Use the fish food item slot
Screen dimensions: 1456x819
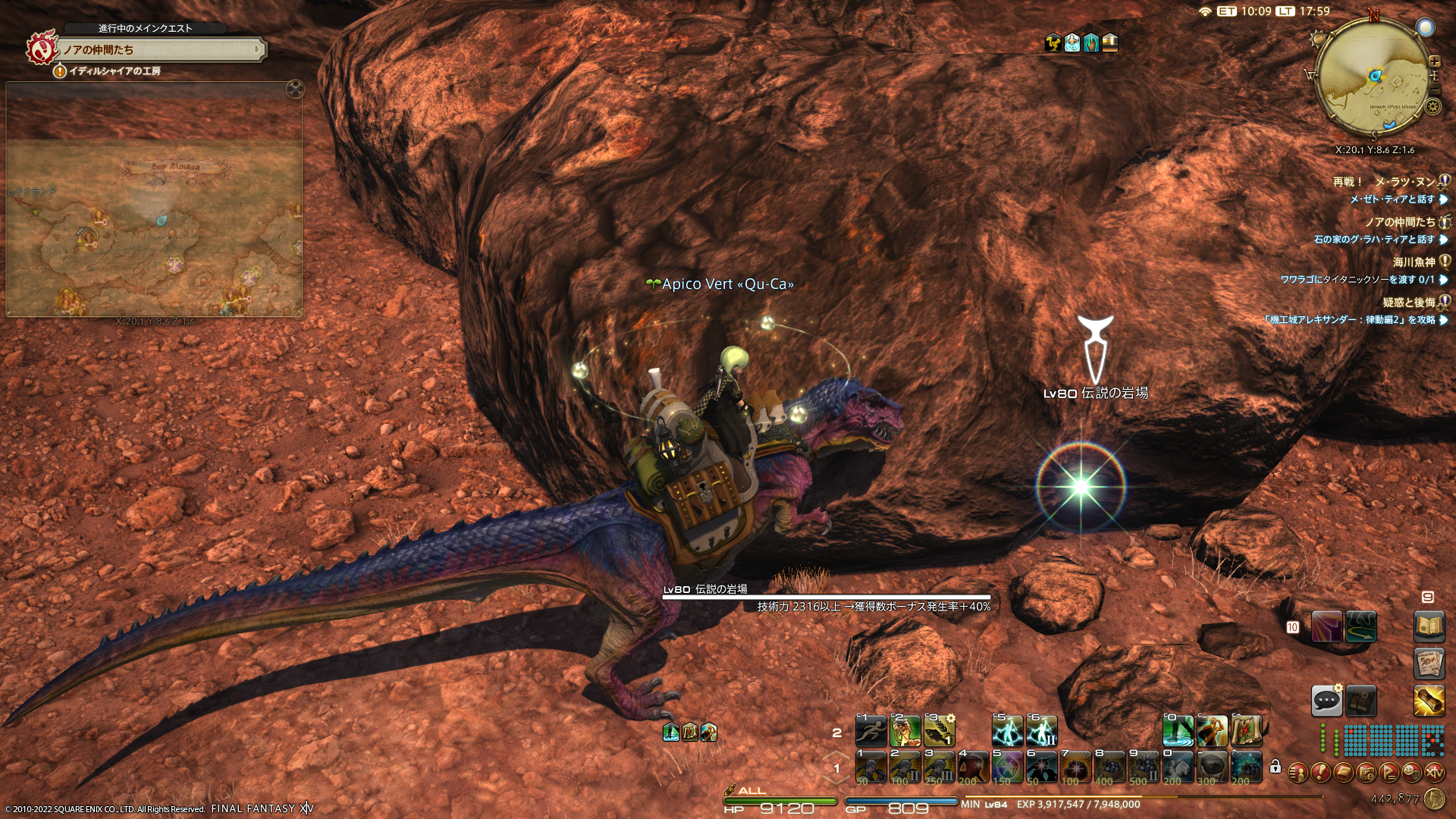[940, 732]
